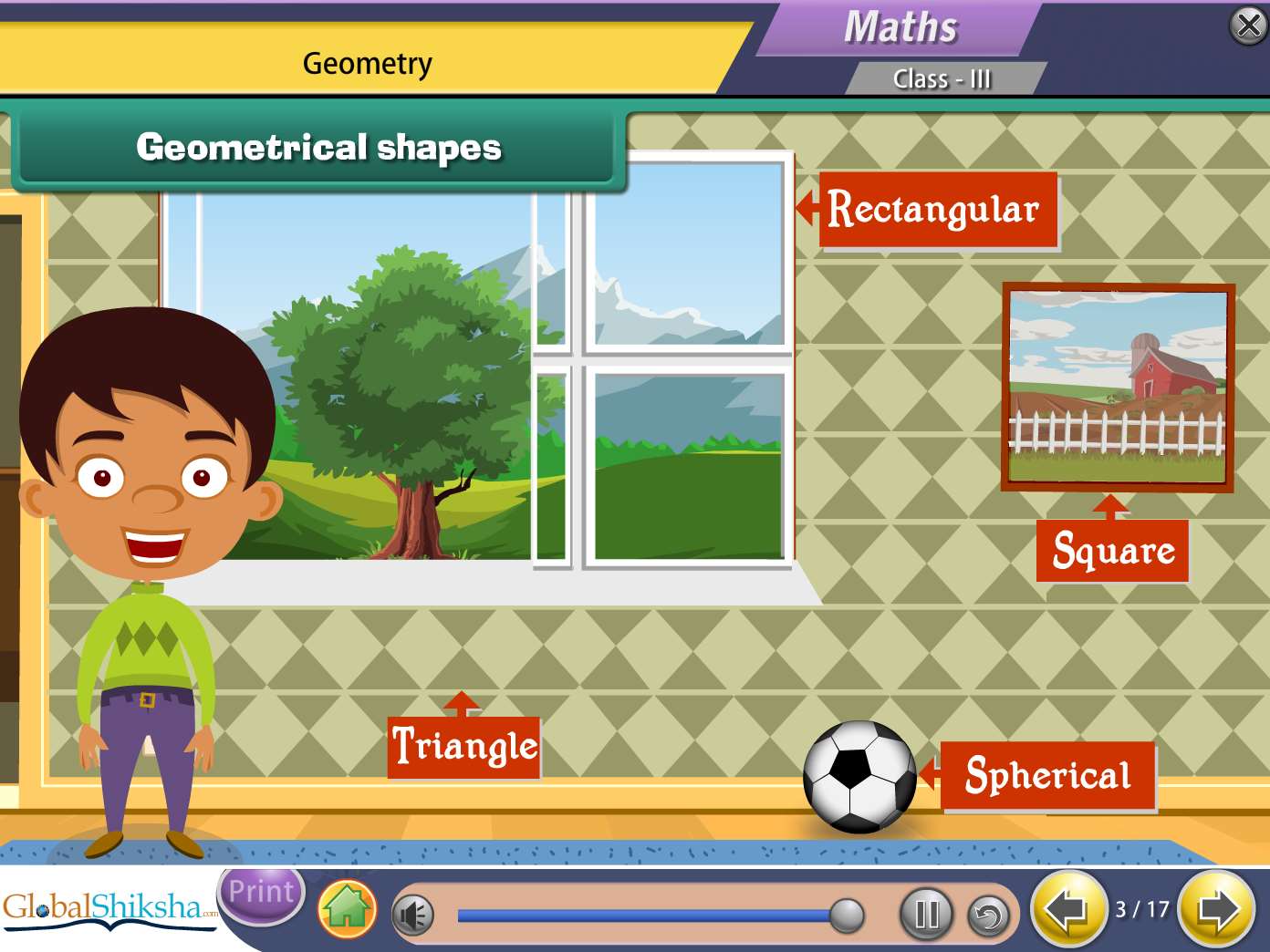Go to the home screen
Image resolution: width=1270 pixels, height=952 pixels.
(x=348, y=909)
